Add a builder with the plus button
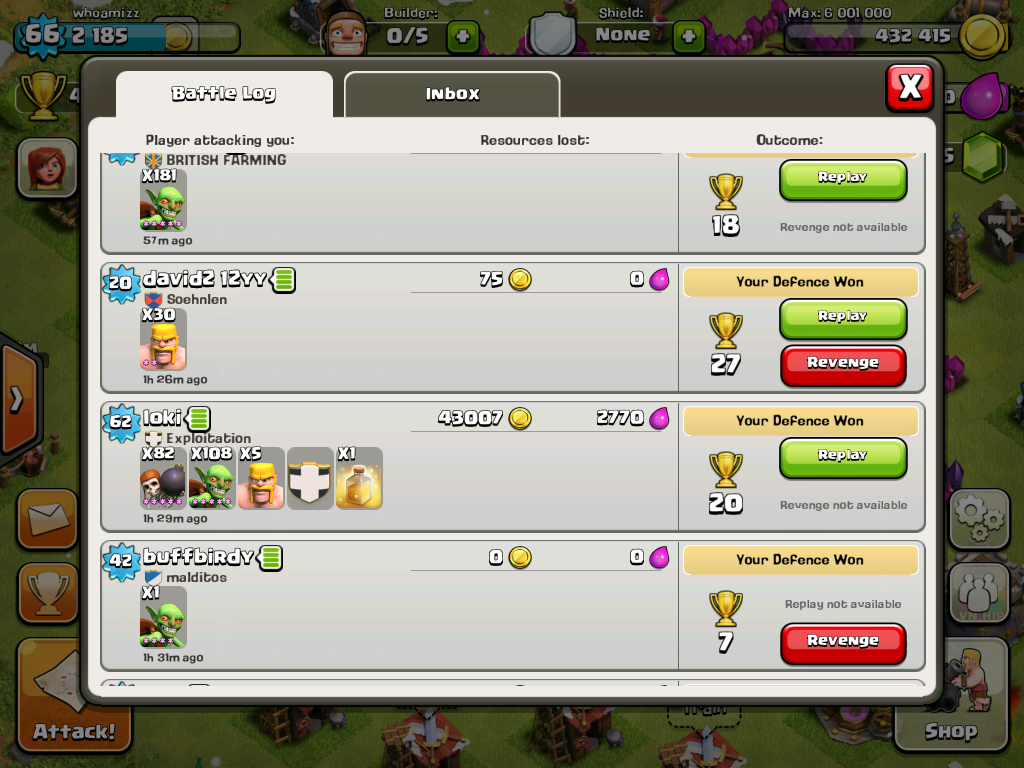The width and height of the screenshot is (1024, 768). pyautogui.click(x=462, y=36)
